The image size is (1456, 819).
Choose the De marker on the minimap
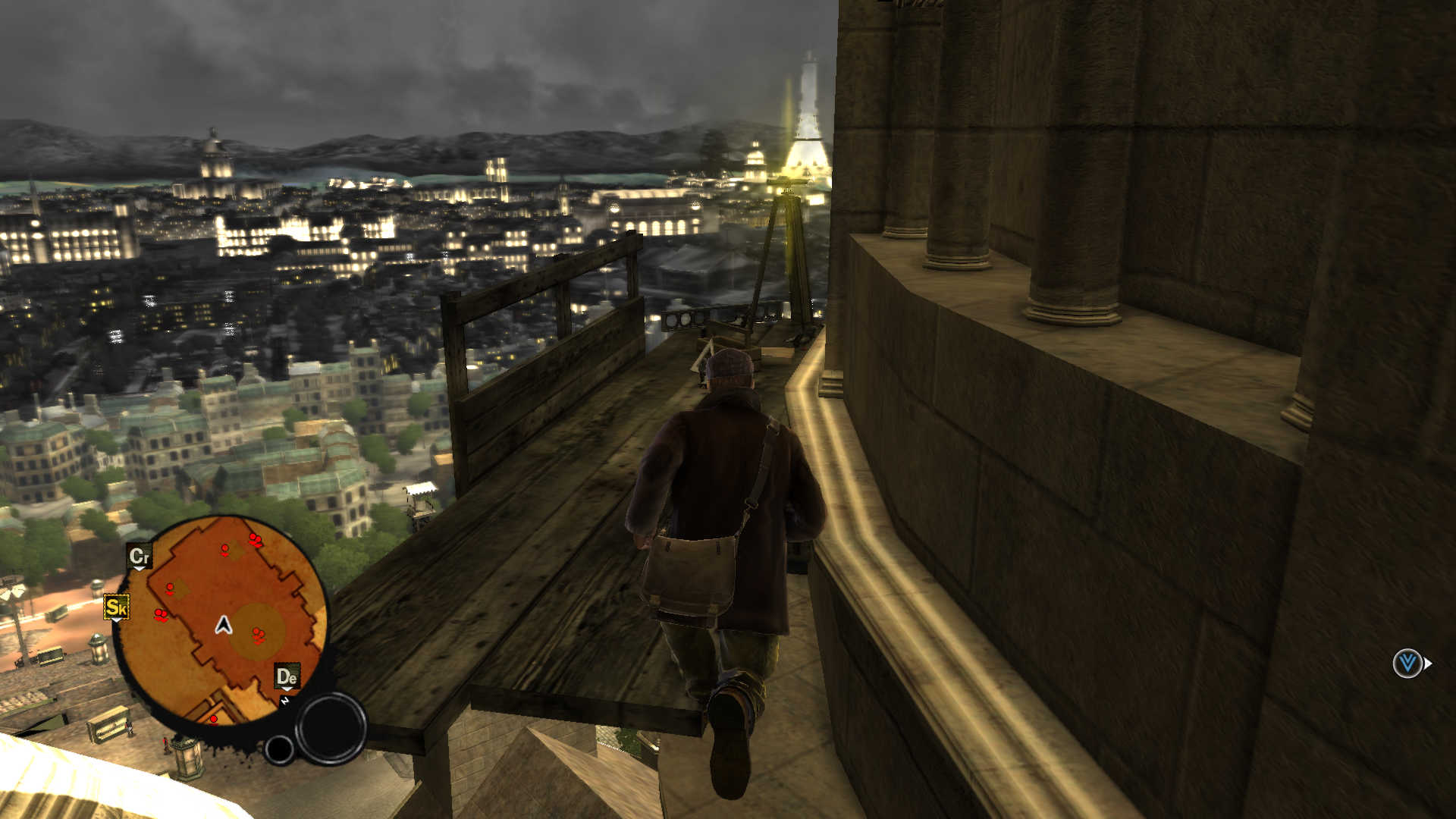[287, 676]
